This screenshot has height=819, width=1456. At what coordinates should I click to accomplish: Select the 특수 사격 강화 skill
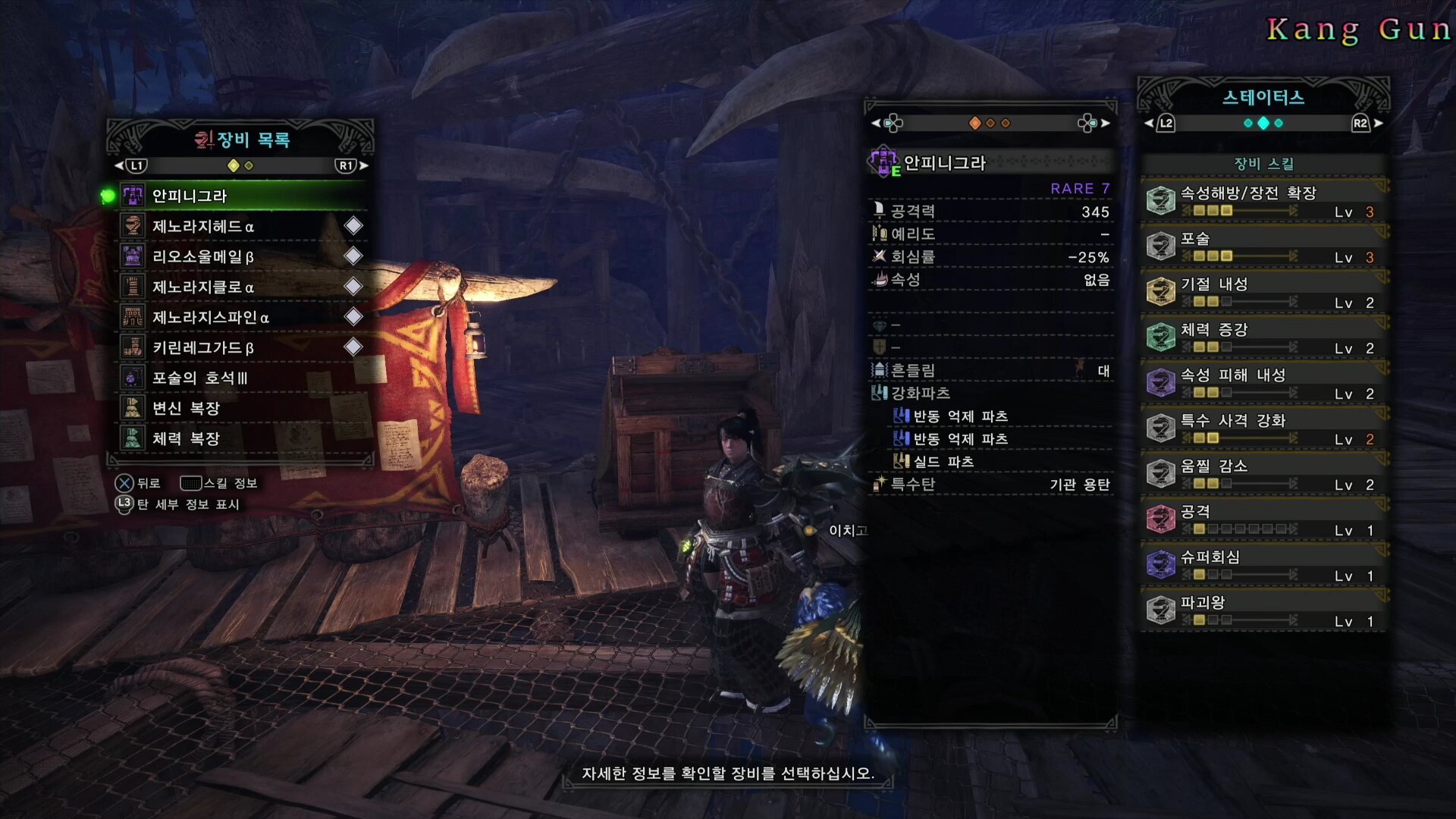click(1263, 428)
